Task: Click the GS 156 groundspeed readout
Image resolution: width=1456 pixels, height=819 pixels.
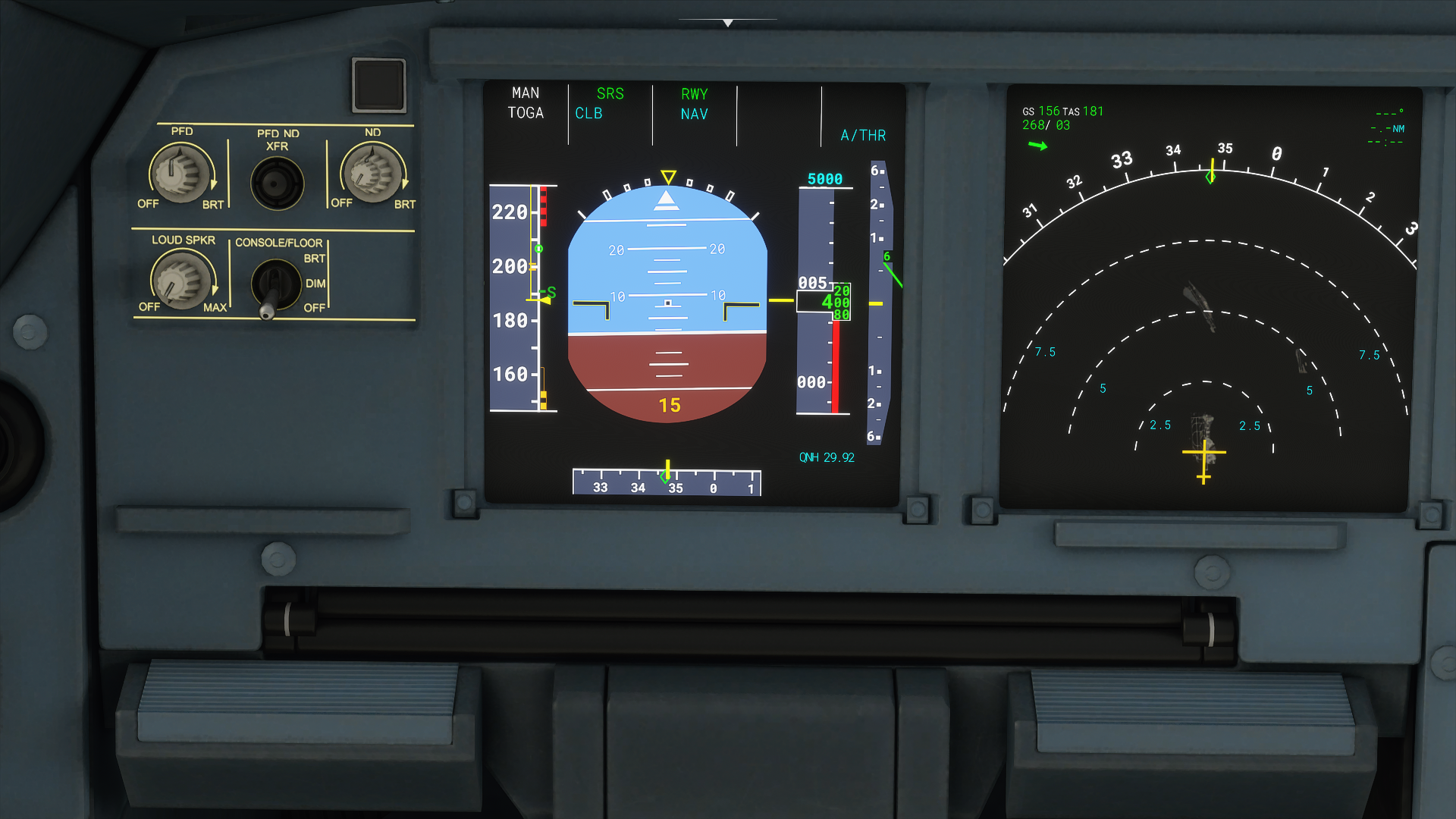Action: [x=1044, y=110]
